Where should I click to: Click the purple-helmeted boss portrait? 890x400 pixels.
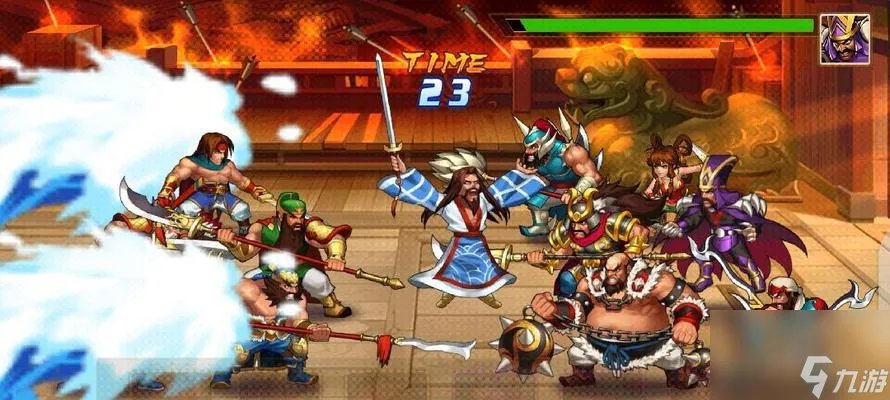pos(845,39)
